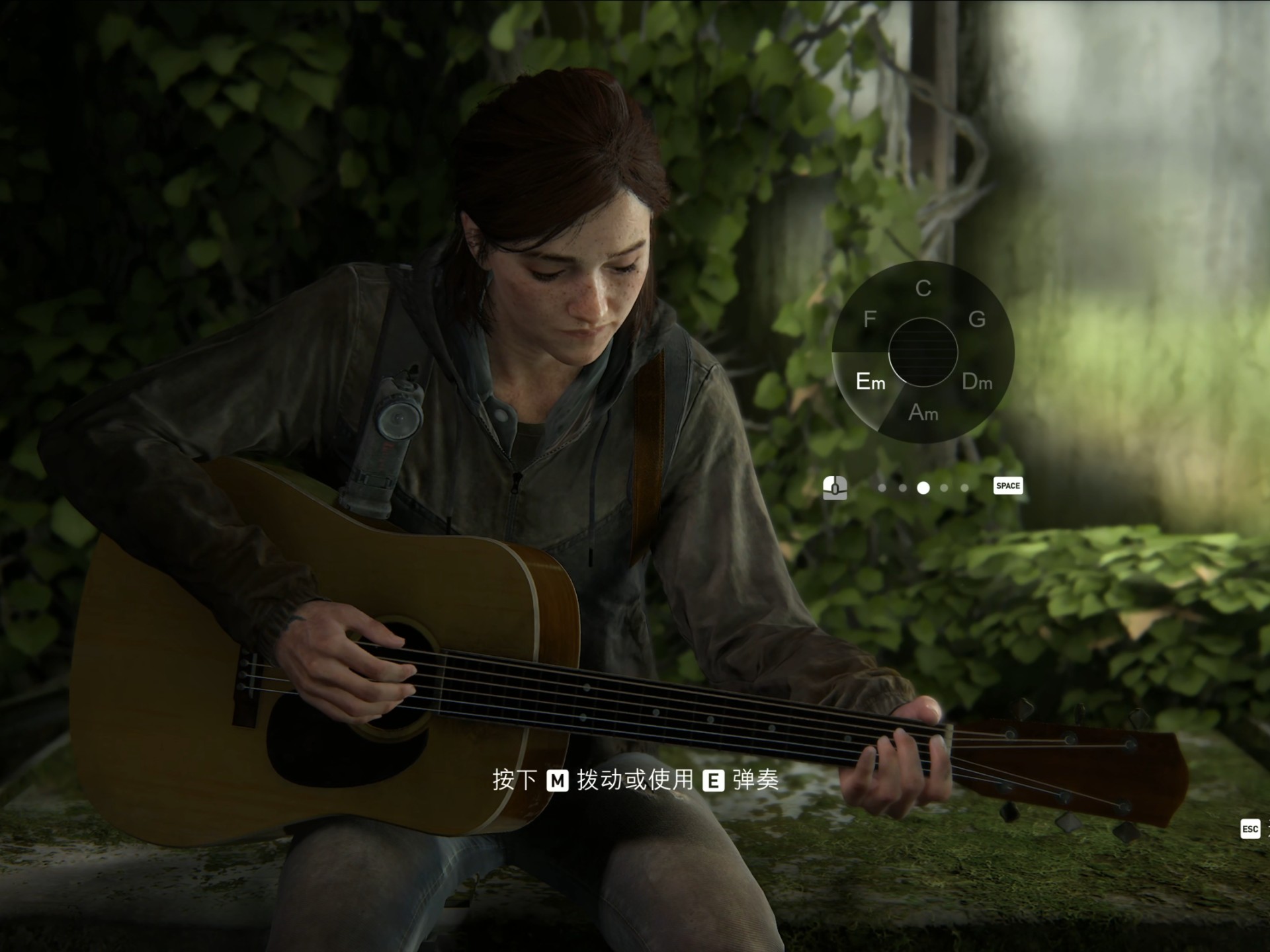Choose the G chord segment

click(x=976, y=319)
